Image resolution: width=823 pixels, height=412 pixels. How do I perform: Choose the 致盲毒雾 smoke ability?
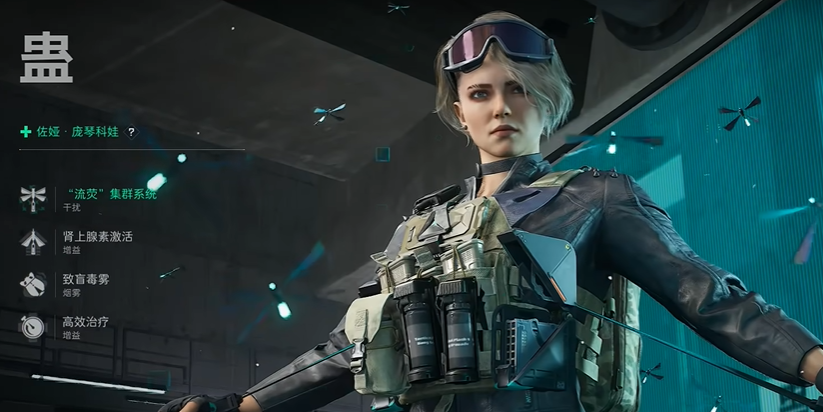coord(86,279)
